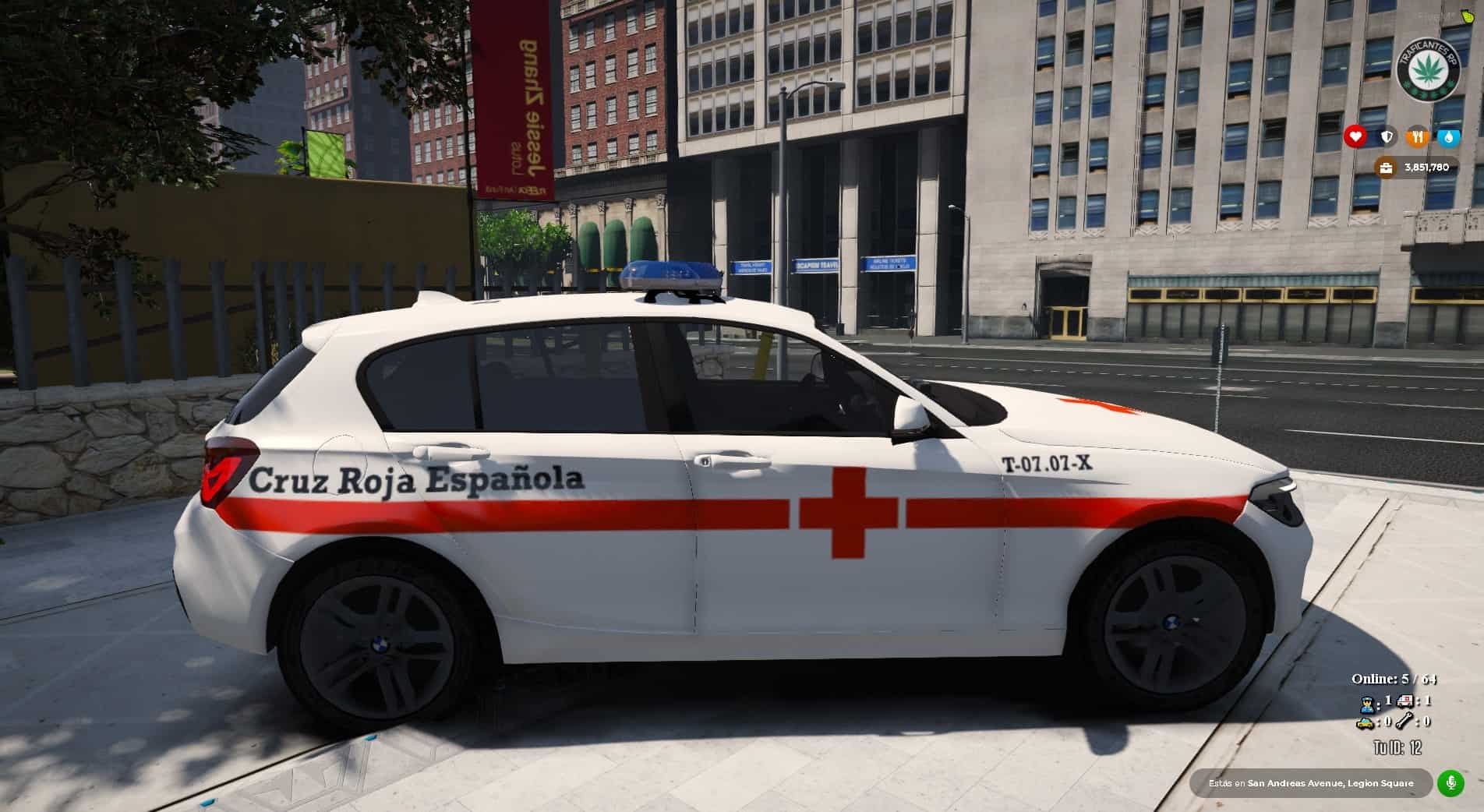The image size is (1484, 812).
Task: Click the ambulance icon
Action: pos(1406,701)
